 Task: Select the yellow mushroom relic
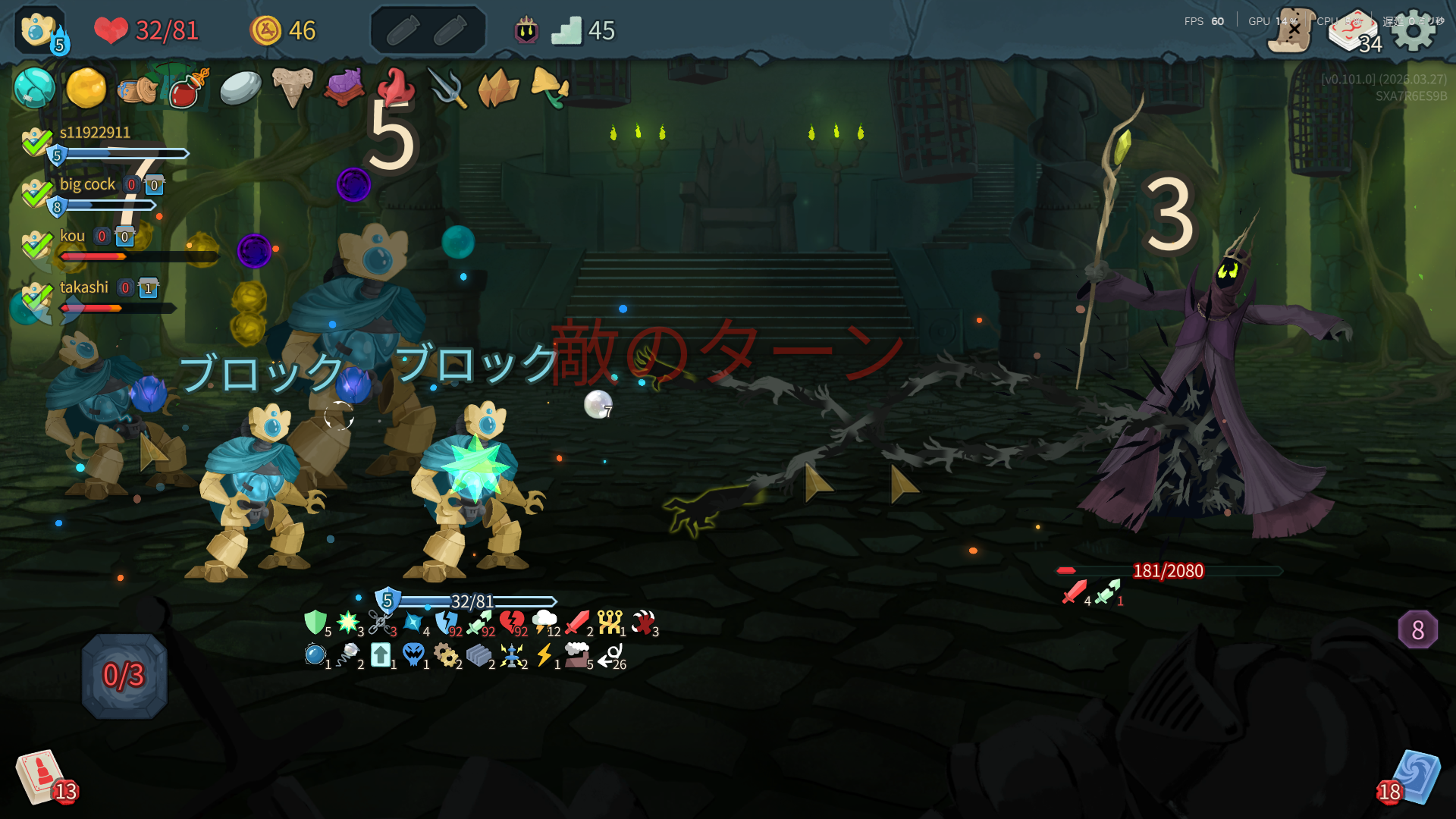[x=549, y=86]
